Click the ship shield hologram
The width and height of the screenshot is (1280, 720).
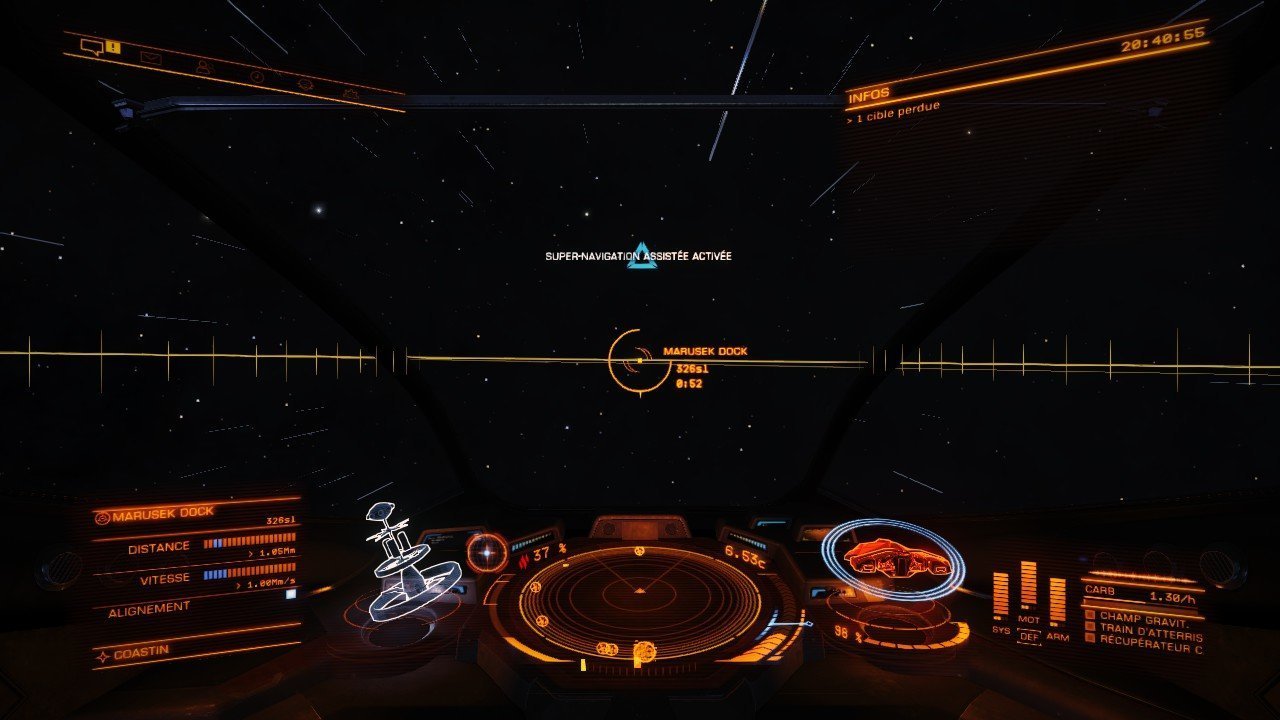[893, 558]
